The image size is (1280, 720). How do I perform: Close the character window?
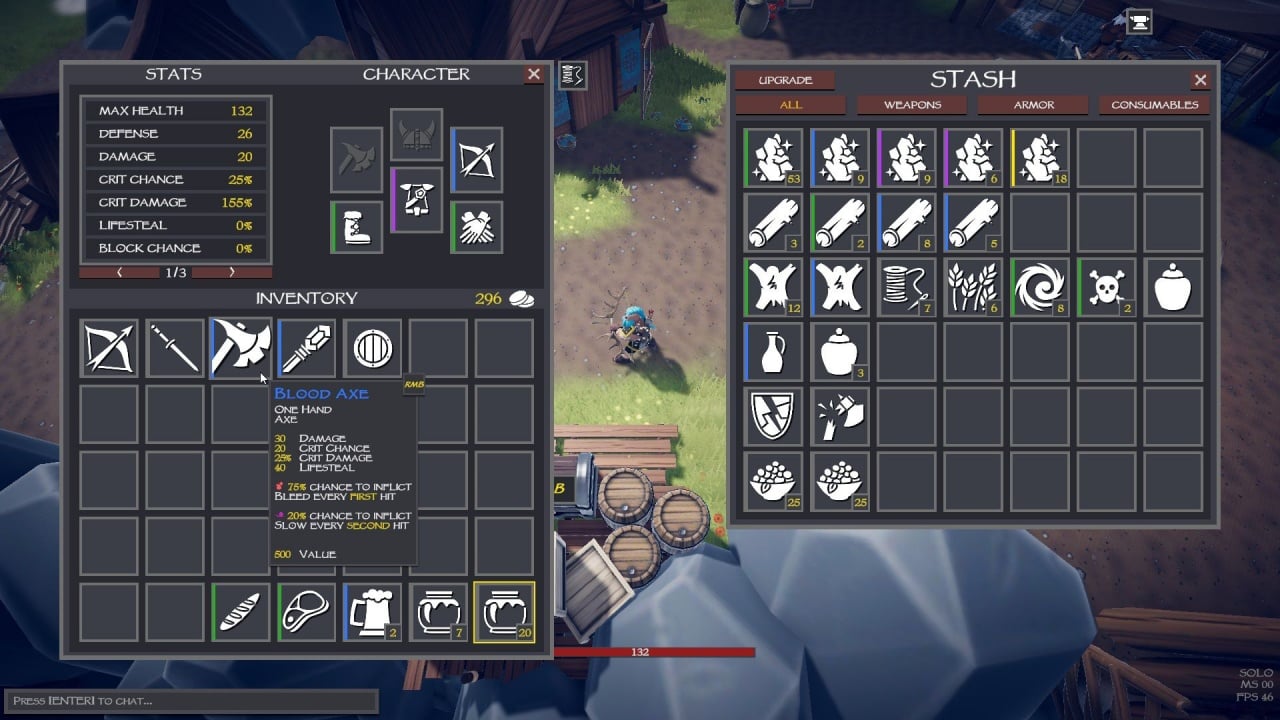pos(534,74)
